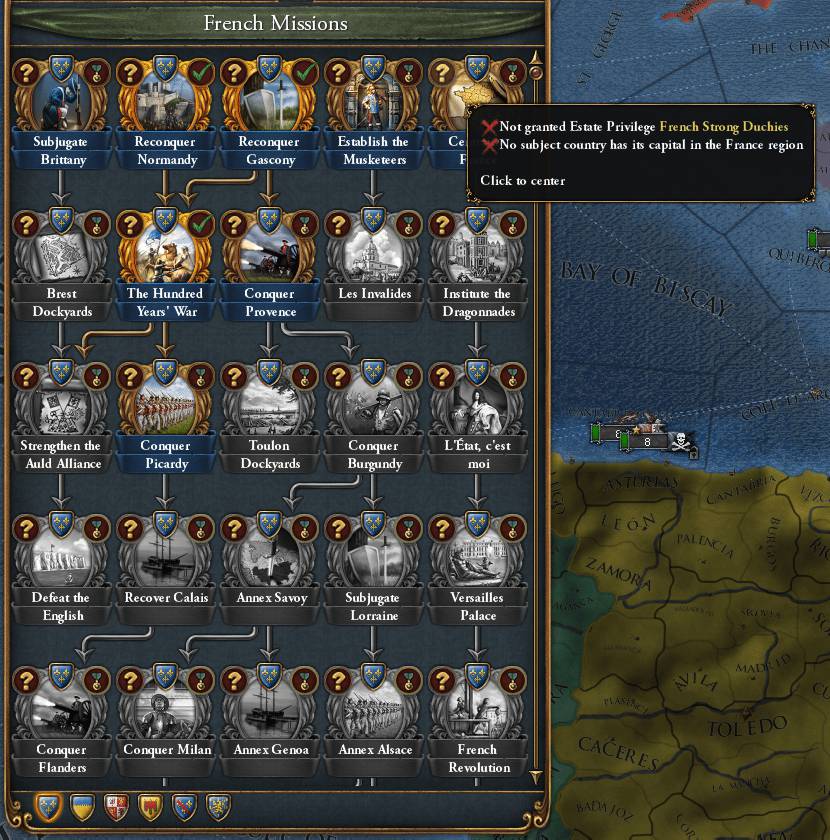Select the Institute the Dragonnades mission

[477, 254]
